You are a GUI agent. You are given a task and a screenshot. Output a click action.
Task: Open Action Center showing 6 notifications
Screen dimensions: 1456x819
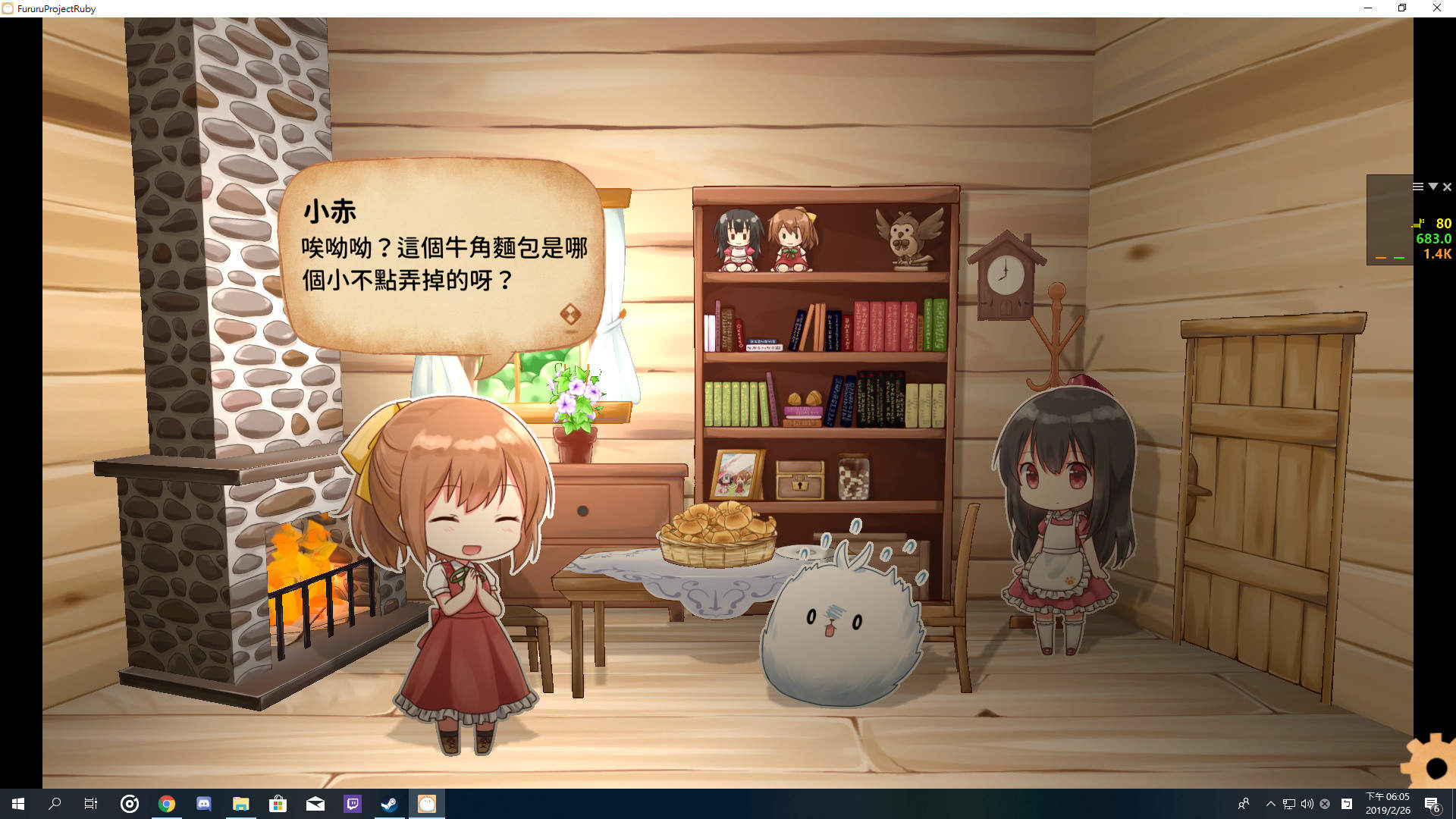tap(1432, 805)
